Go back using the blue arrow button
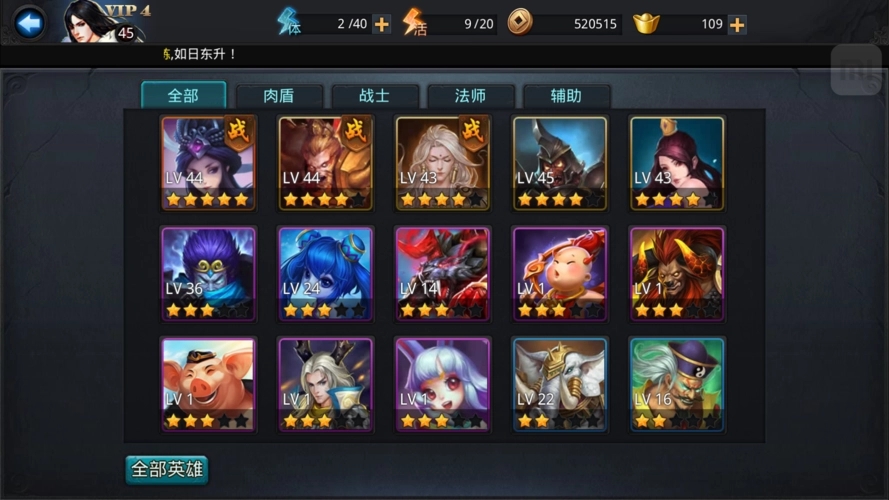 29,22
